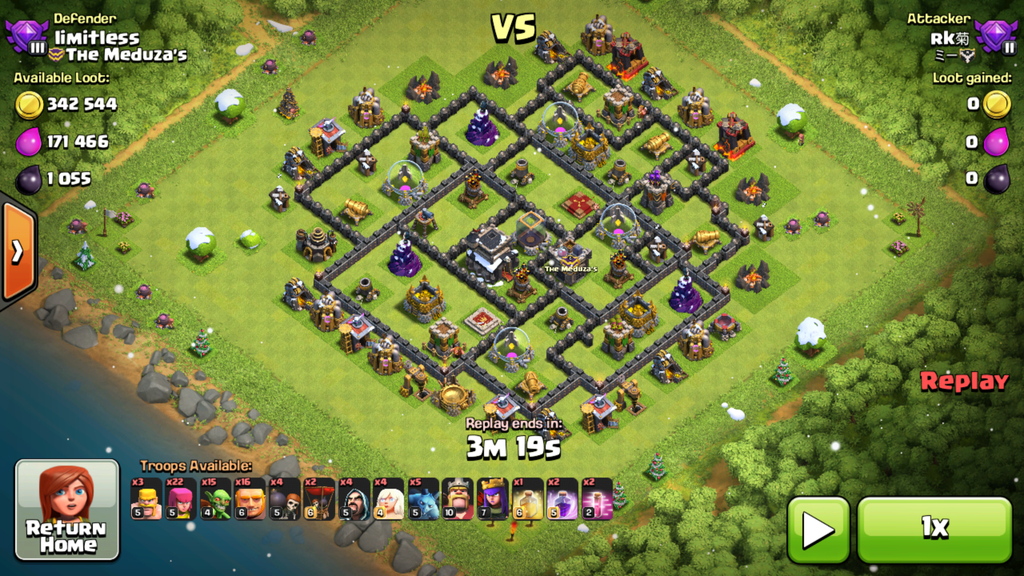The width and height of the screenshot is (1024, 576).
Task: Select the Archer Queen hero slot
Action: click(x=493, y=499)
